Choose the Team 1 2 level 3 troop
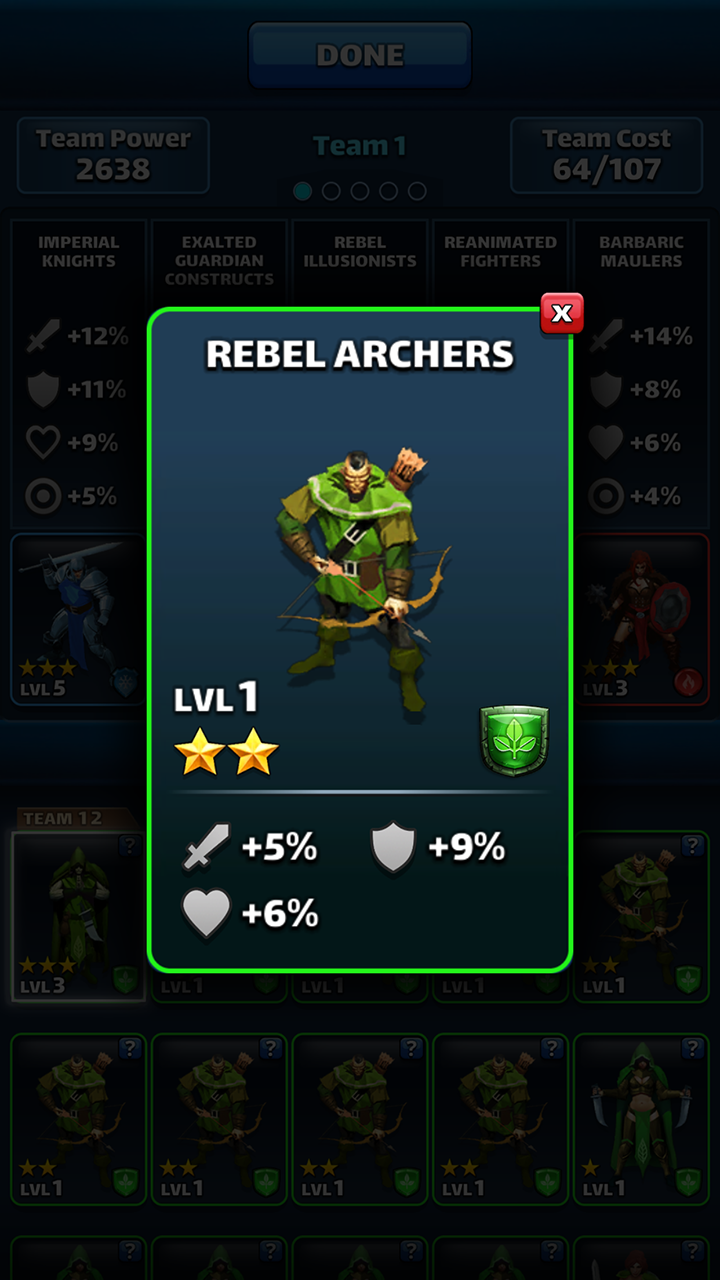720x1280 pixels. (x=78, y=915)
